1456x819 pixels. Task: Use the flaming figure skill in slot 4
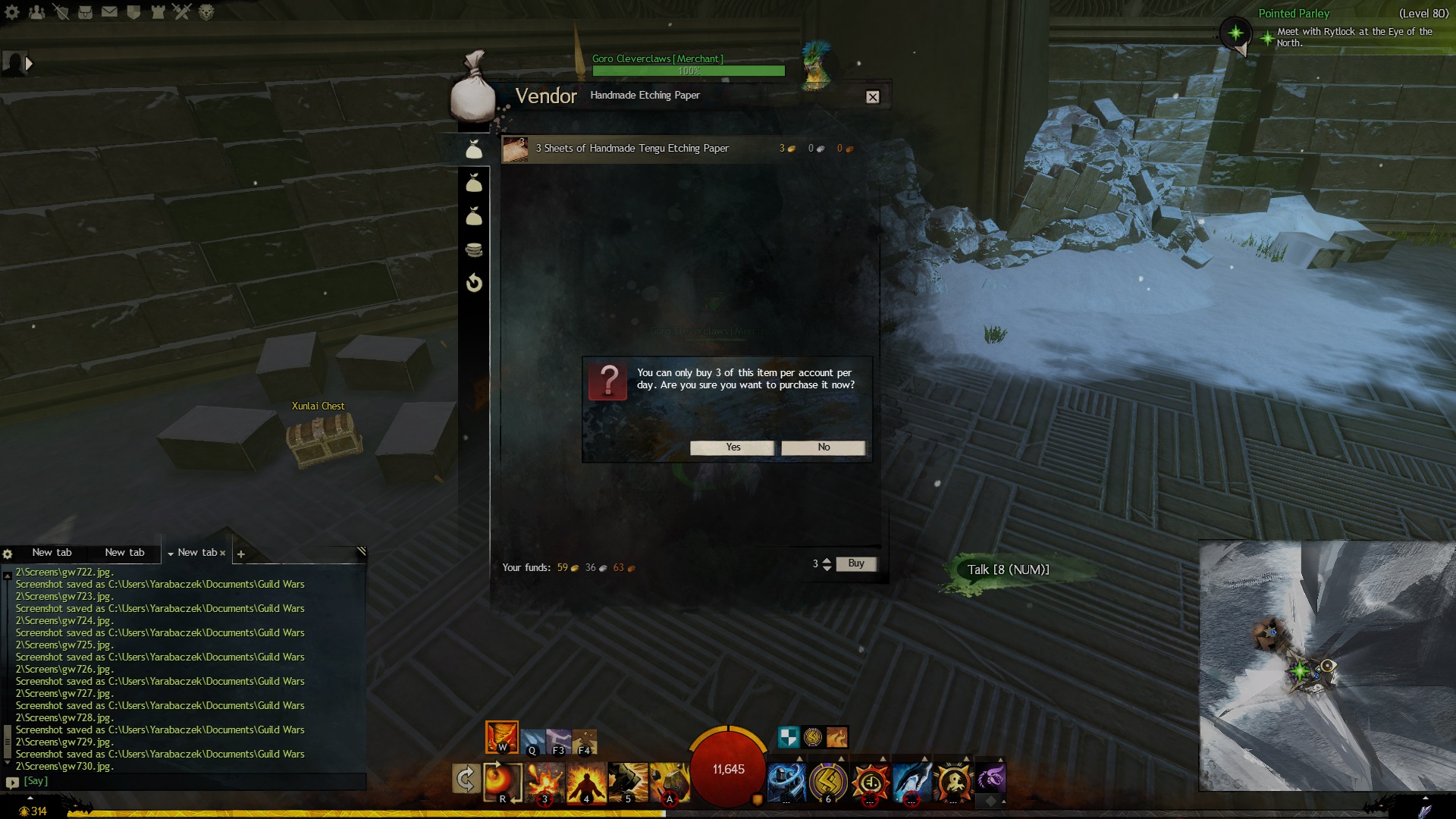(x=586, y=781)
